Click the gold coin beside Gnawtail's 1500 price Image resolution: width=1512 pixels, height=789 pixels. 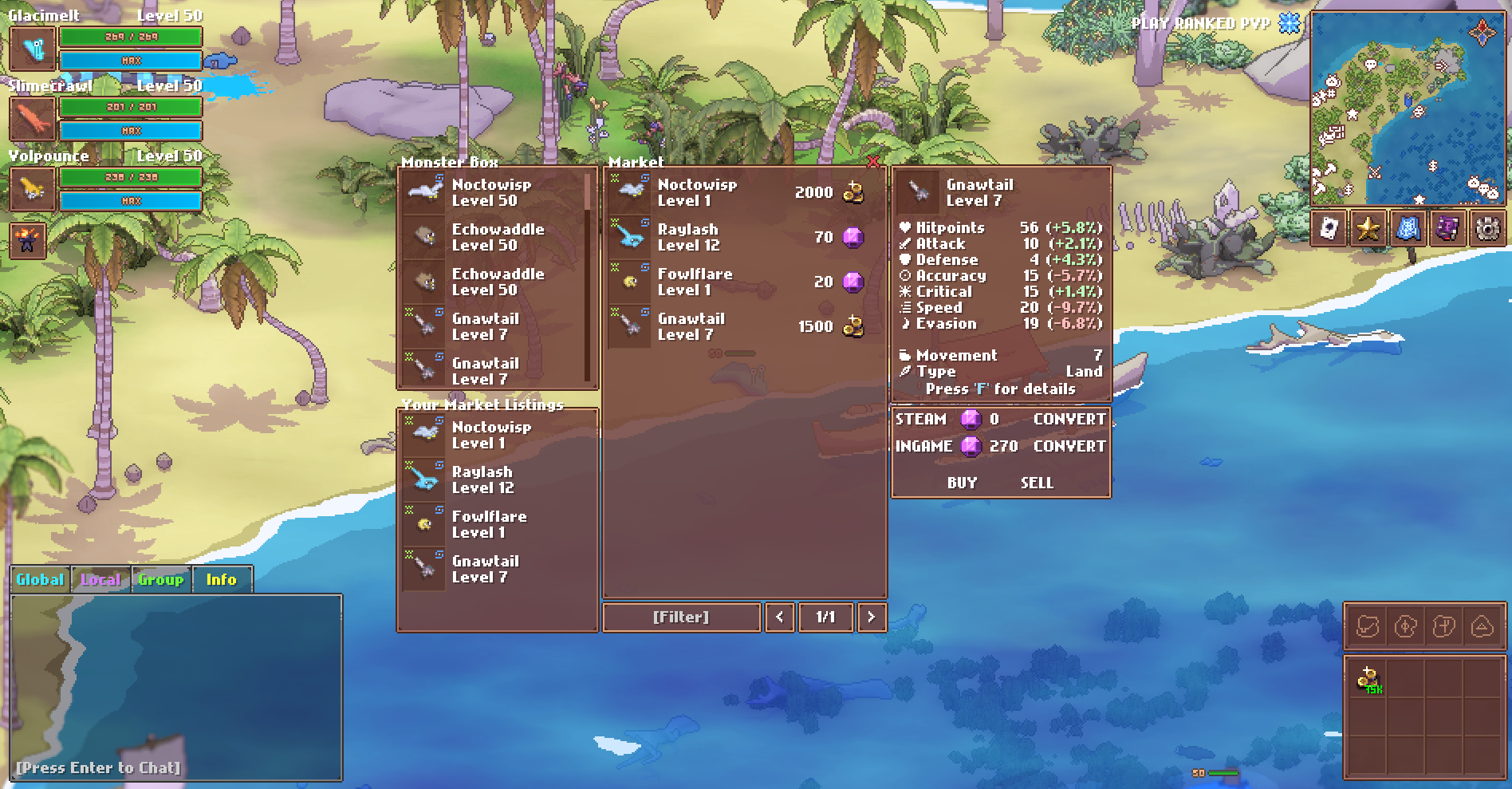click(x=852, y=325)
